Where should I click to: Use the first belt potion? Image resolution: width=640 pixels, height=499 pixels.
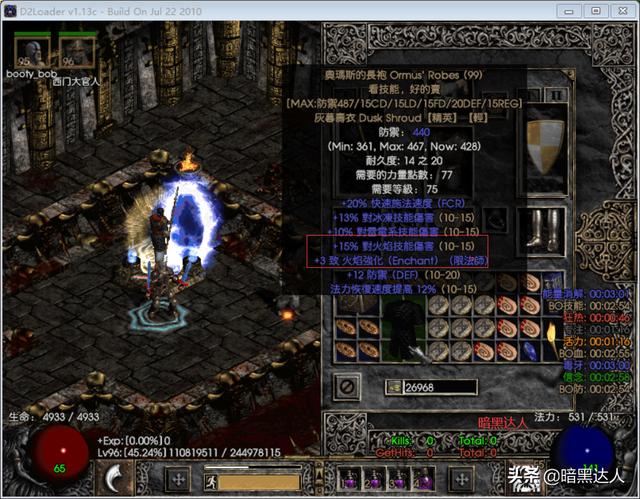click(x=350, y=478)
